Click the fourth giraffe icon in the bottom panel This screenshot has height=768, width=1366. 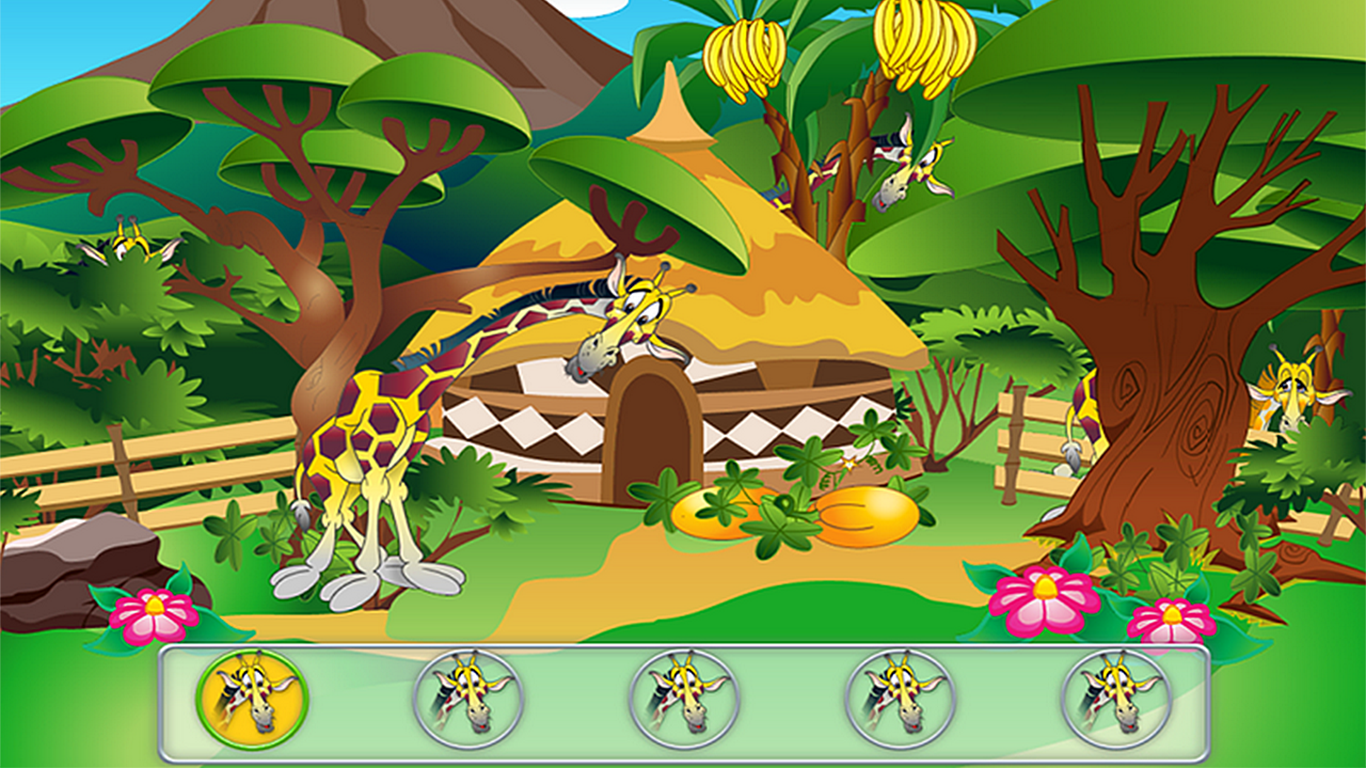pos(900,700)
